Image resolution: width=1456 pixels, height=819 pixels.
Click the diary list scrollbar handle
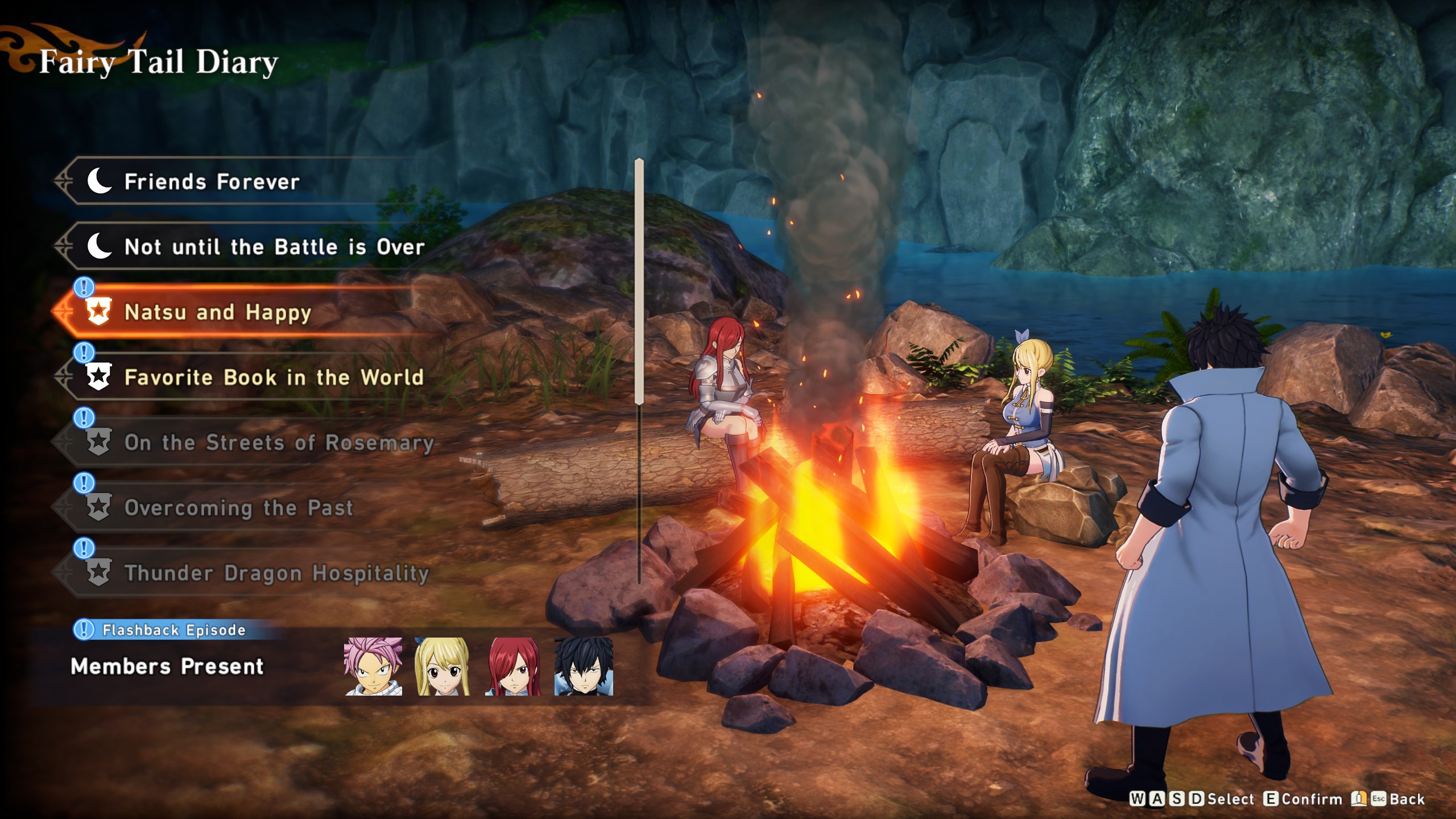639,282
